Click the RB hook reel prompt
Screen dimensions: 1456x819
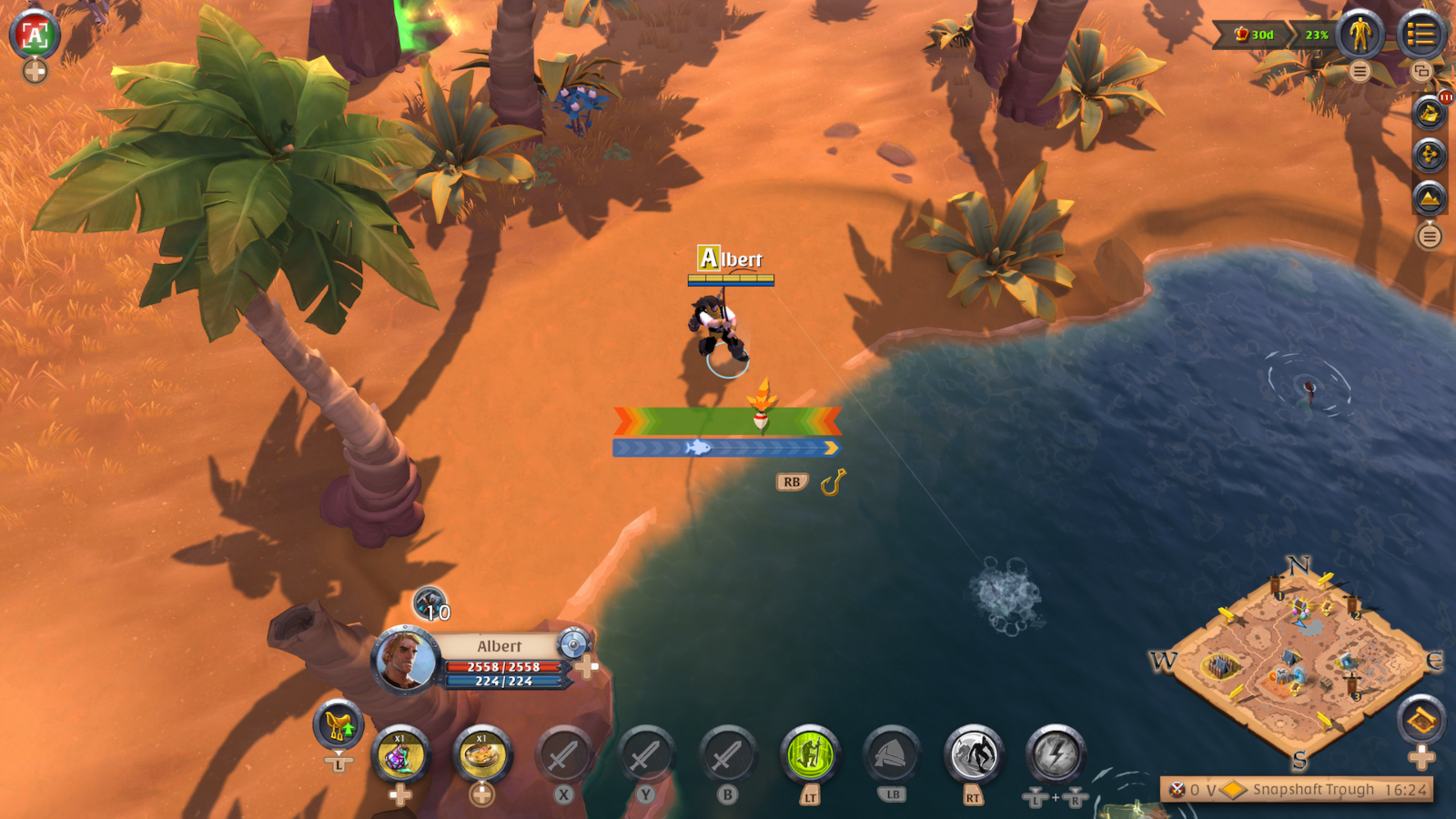pyautogui.click(x=794, y=480)
